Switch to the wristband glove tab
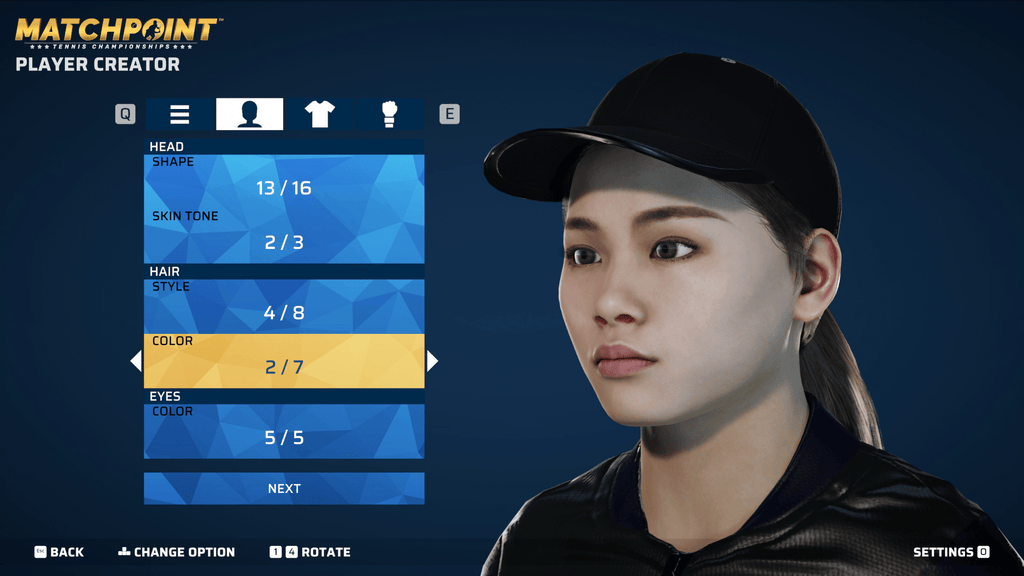The height and width of the screenshot is (576, 1024). [x=389, y=115]
